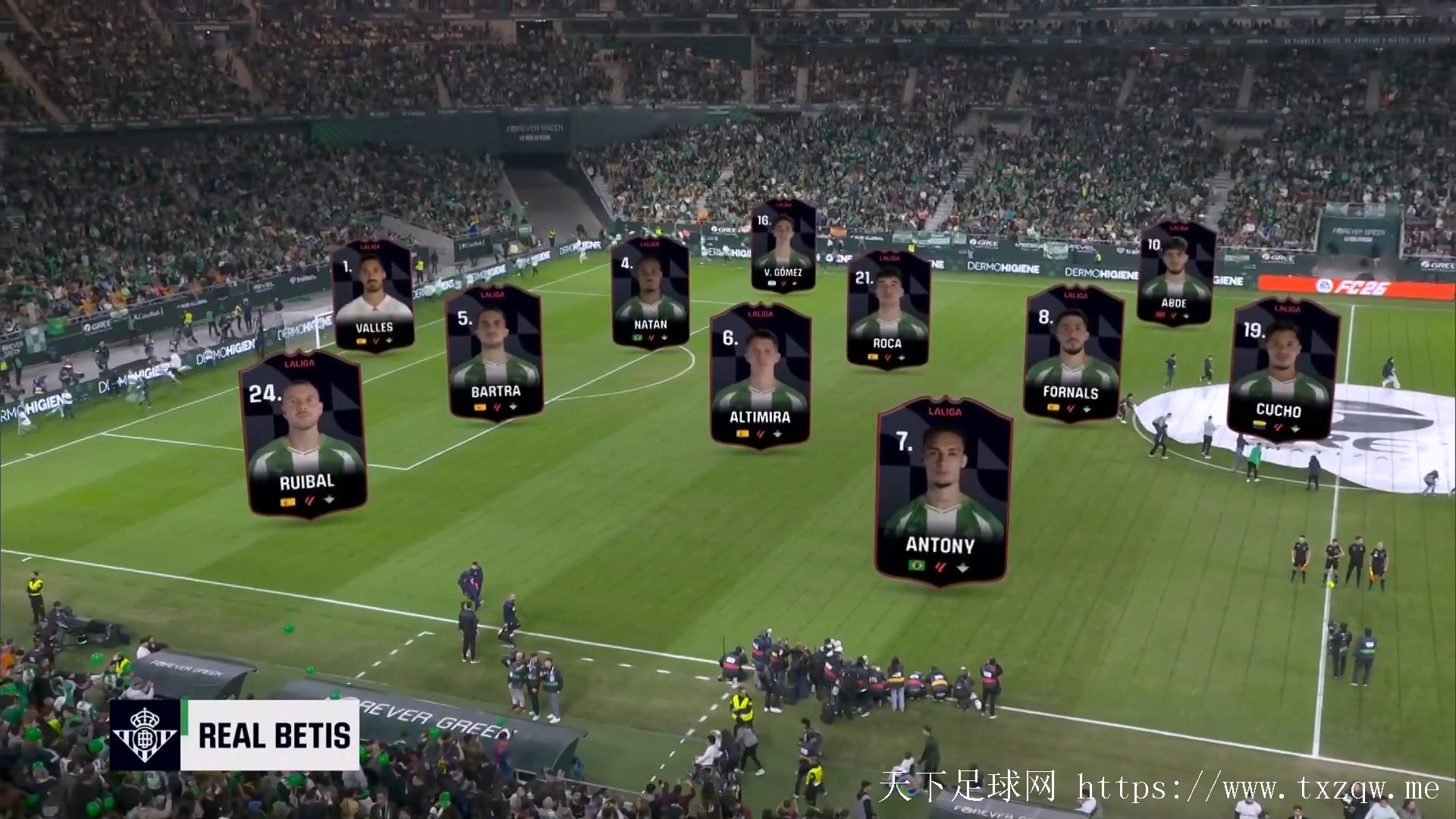Click the Bartra player card

click(x=495, y=353)
